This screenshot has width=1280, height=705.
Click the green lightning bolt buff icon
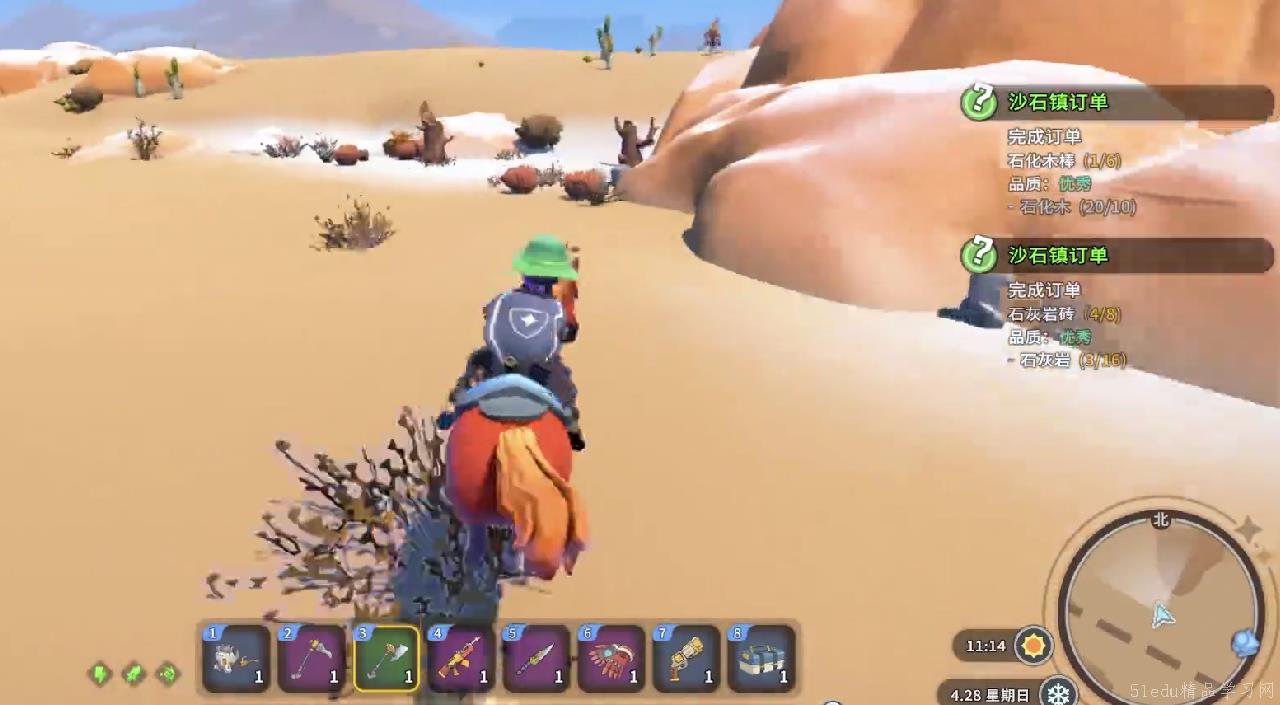(100, 674)
